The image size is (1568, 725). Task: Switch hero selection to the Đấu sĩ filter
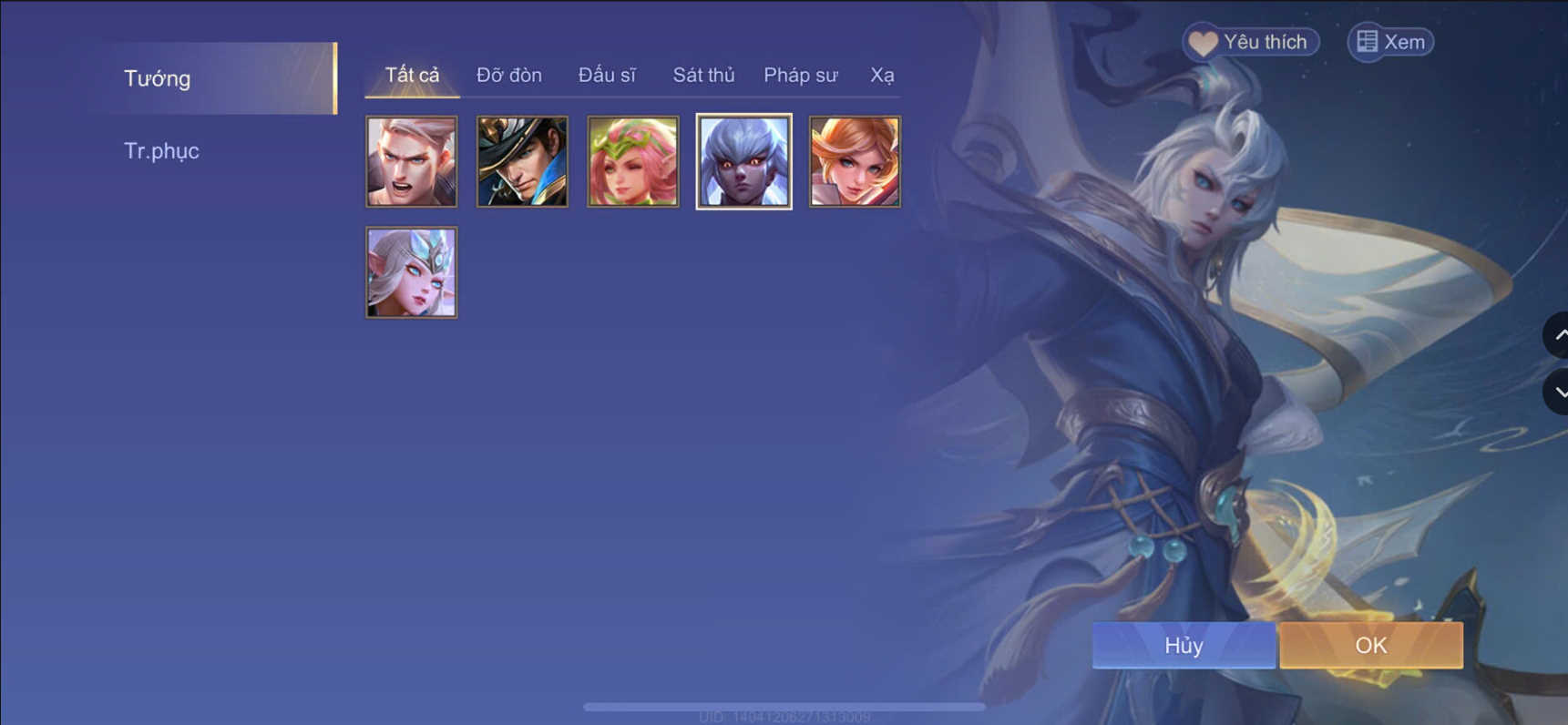point(607,75)
